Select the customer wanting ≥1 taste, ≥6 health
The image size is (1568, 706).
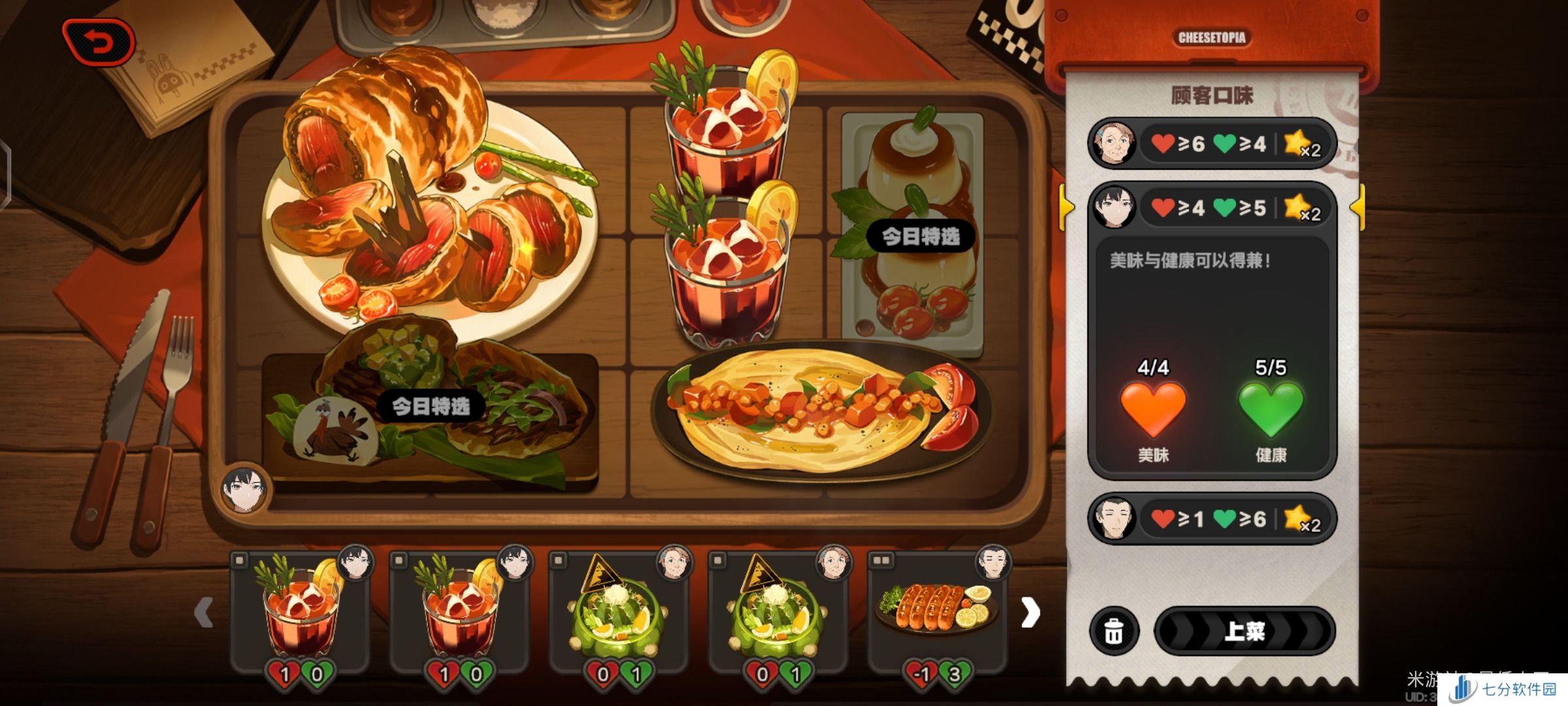[1211, 519]
